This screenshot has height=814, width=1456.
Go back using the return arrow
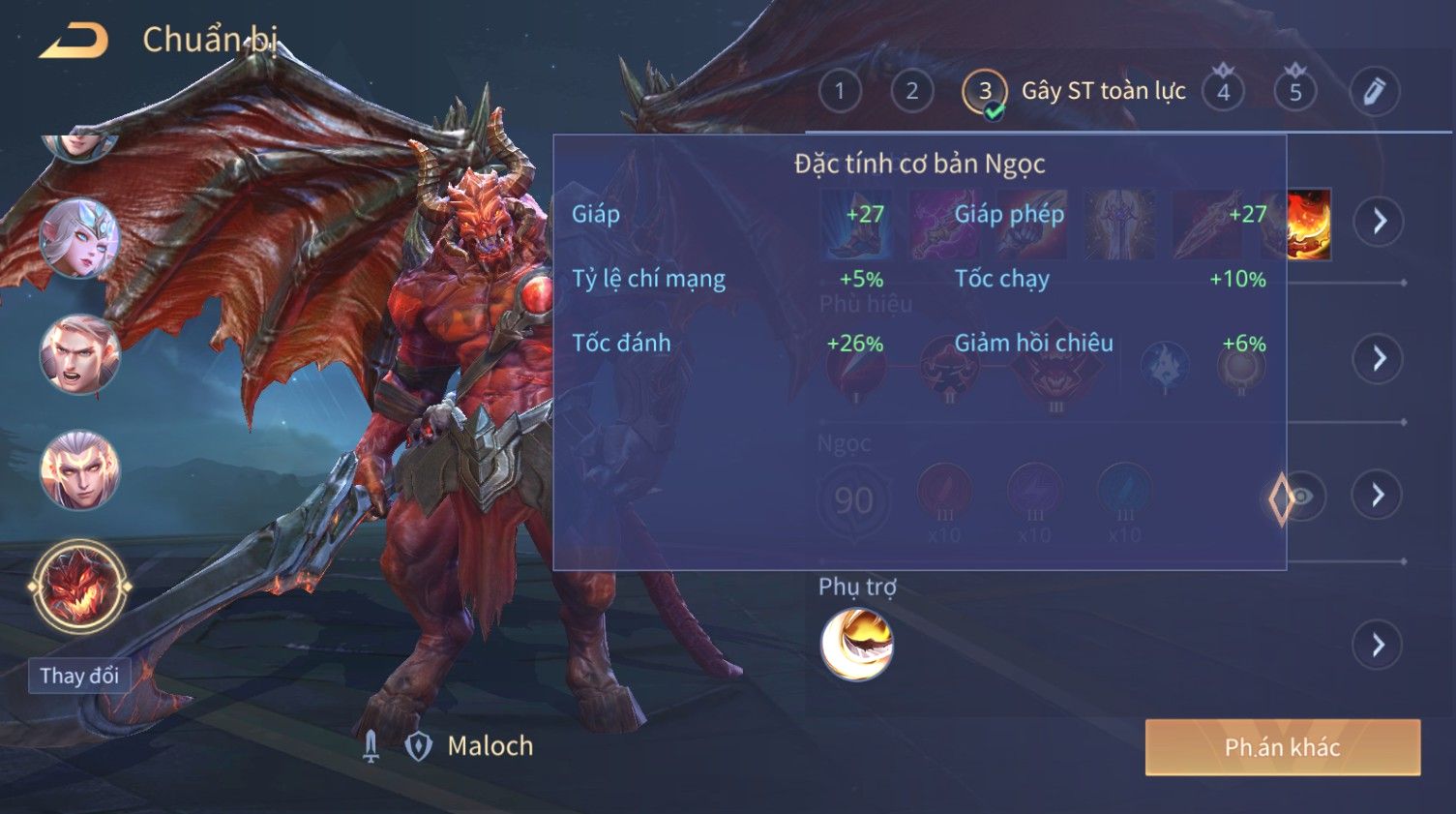click(x=74, y=41)
